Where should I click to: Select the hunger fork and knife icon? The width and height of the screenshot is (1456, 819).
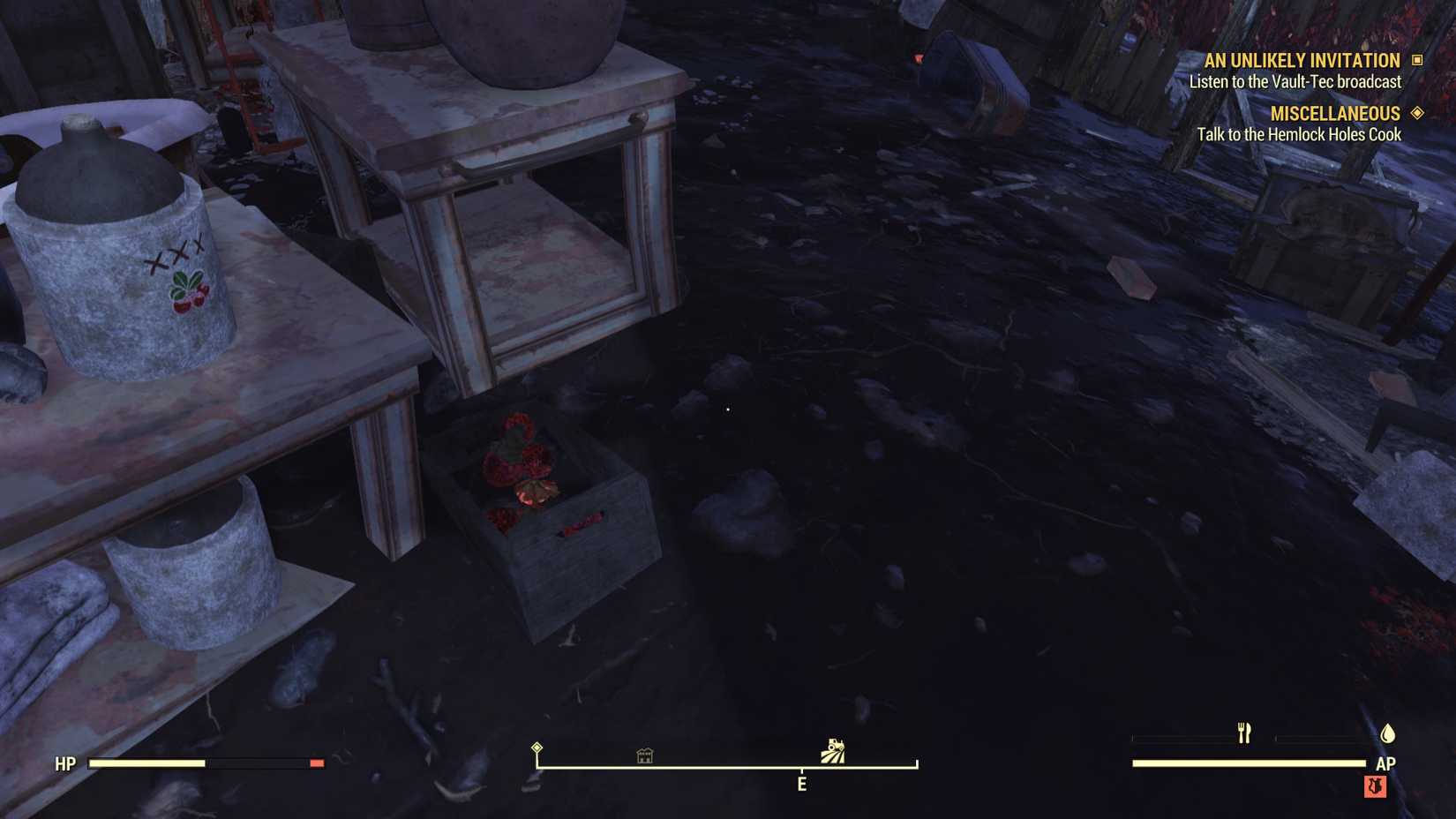click(x=1244, y=733)
